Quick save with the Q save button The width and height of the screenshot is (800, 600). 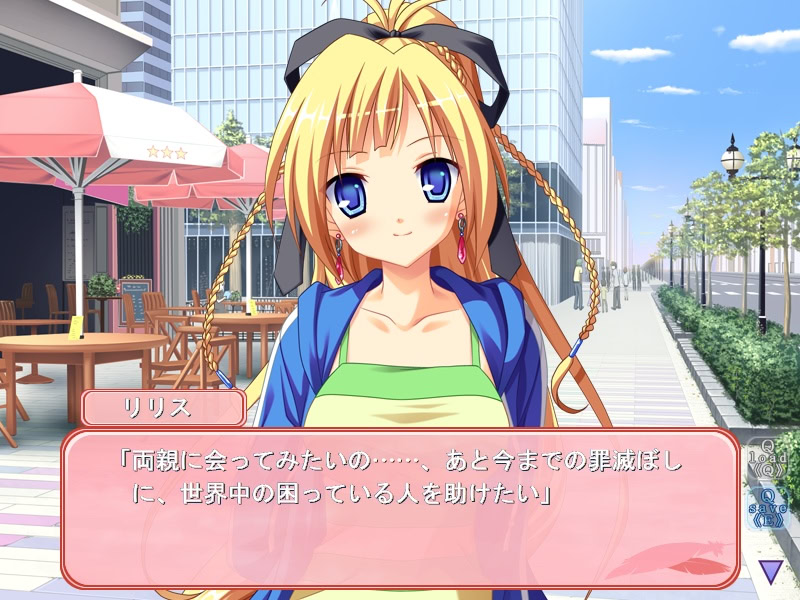point(767,508)
